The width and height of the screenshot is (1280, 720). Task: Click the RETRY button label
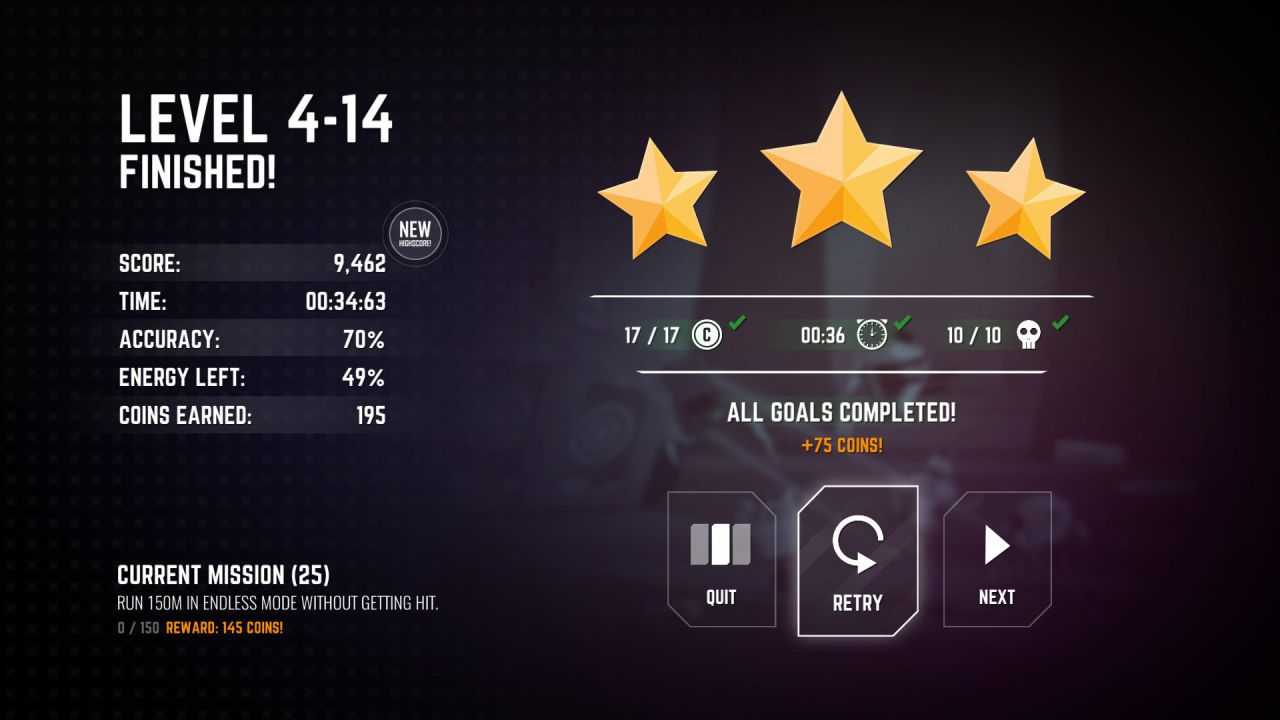point(857,601)
